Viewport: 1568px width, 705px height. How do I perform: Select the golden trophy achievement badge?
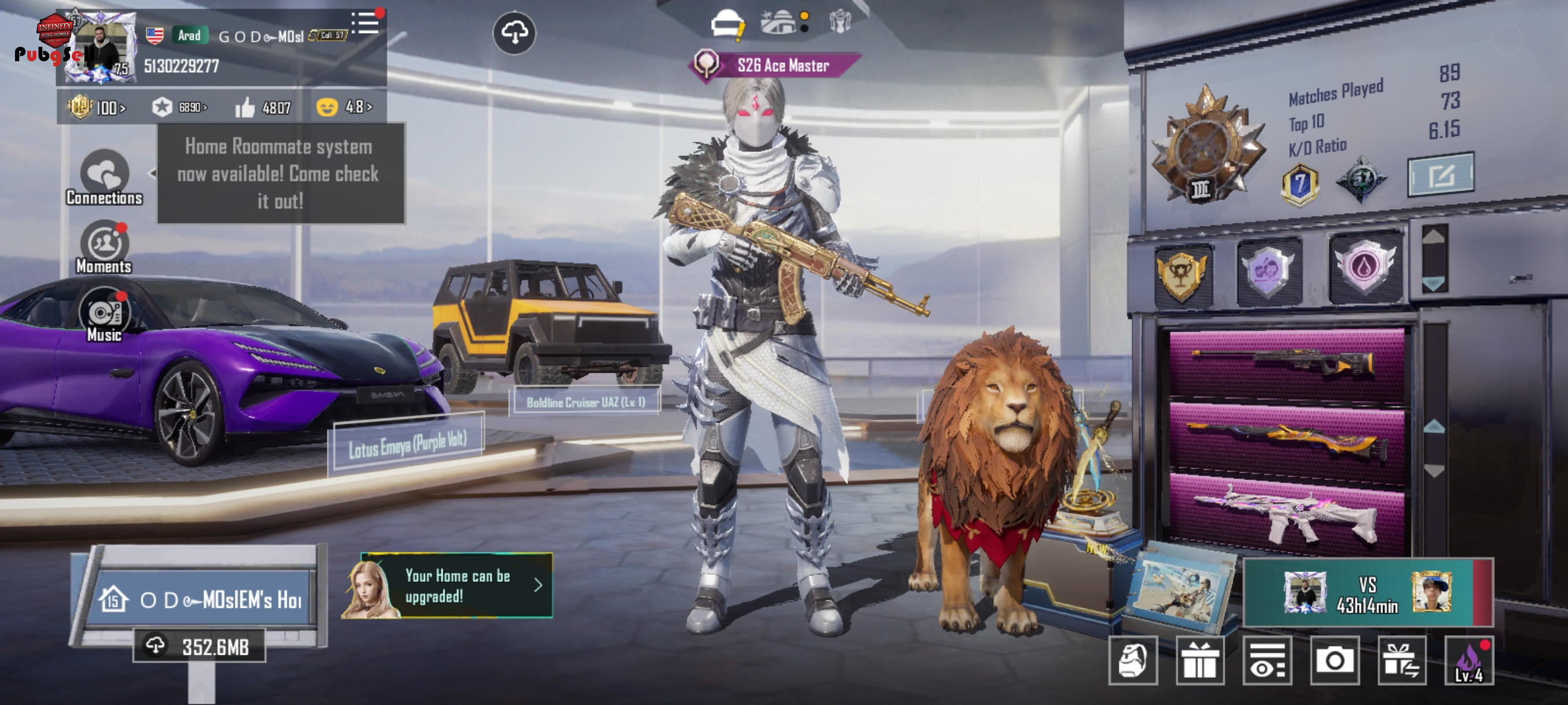click(1181, 274)
